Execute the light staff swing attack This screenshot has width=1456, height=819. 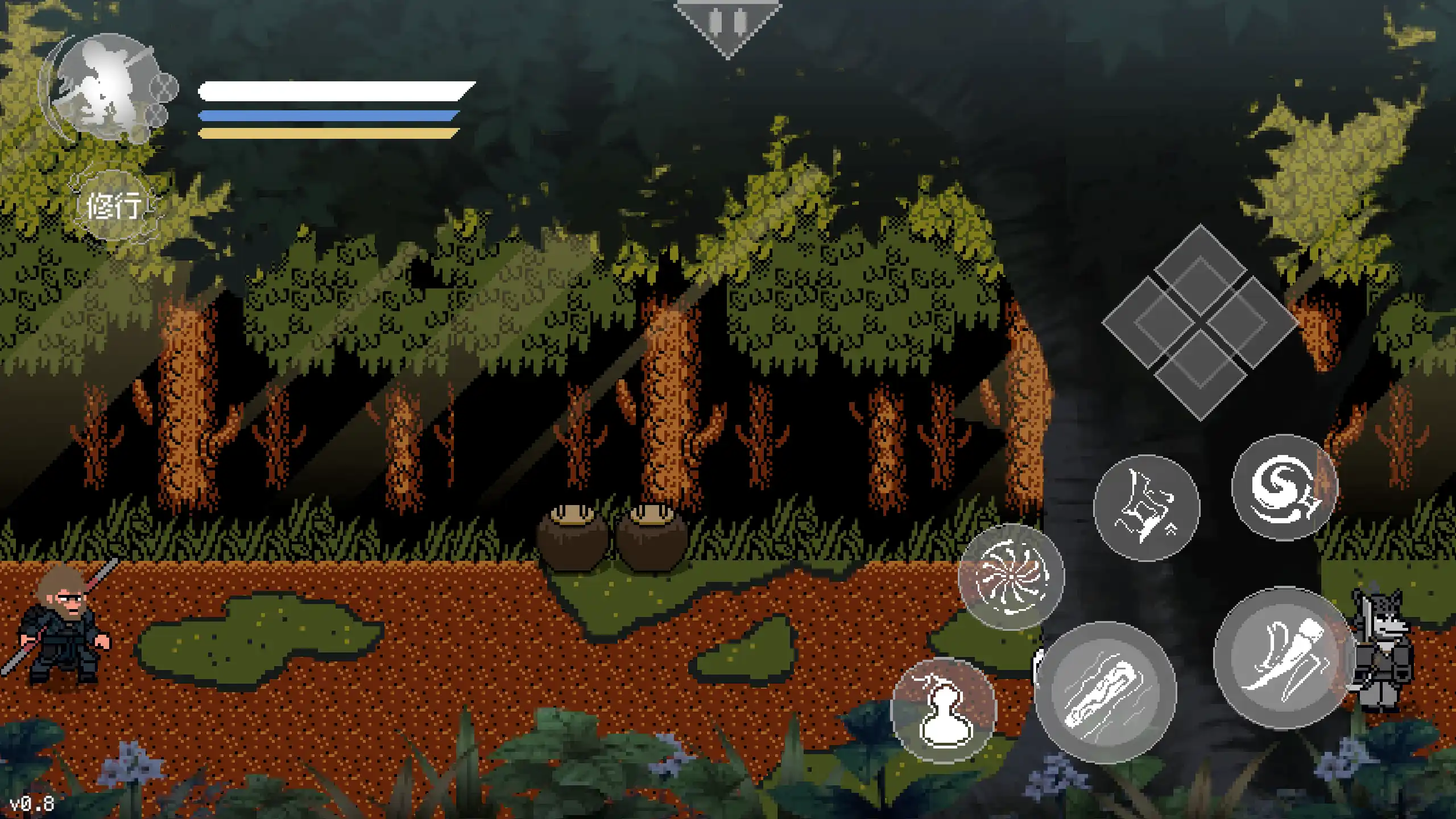(x=1284, y=658)
